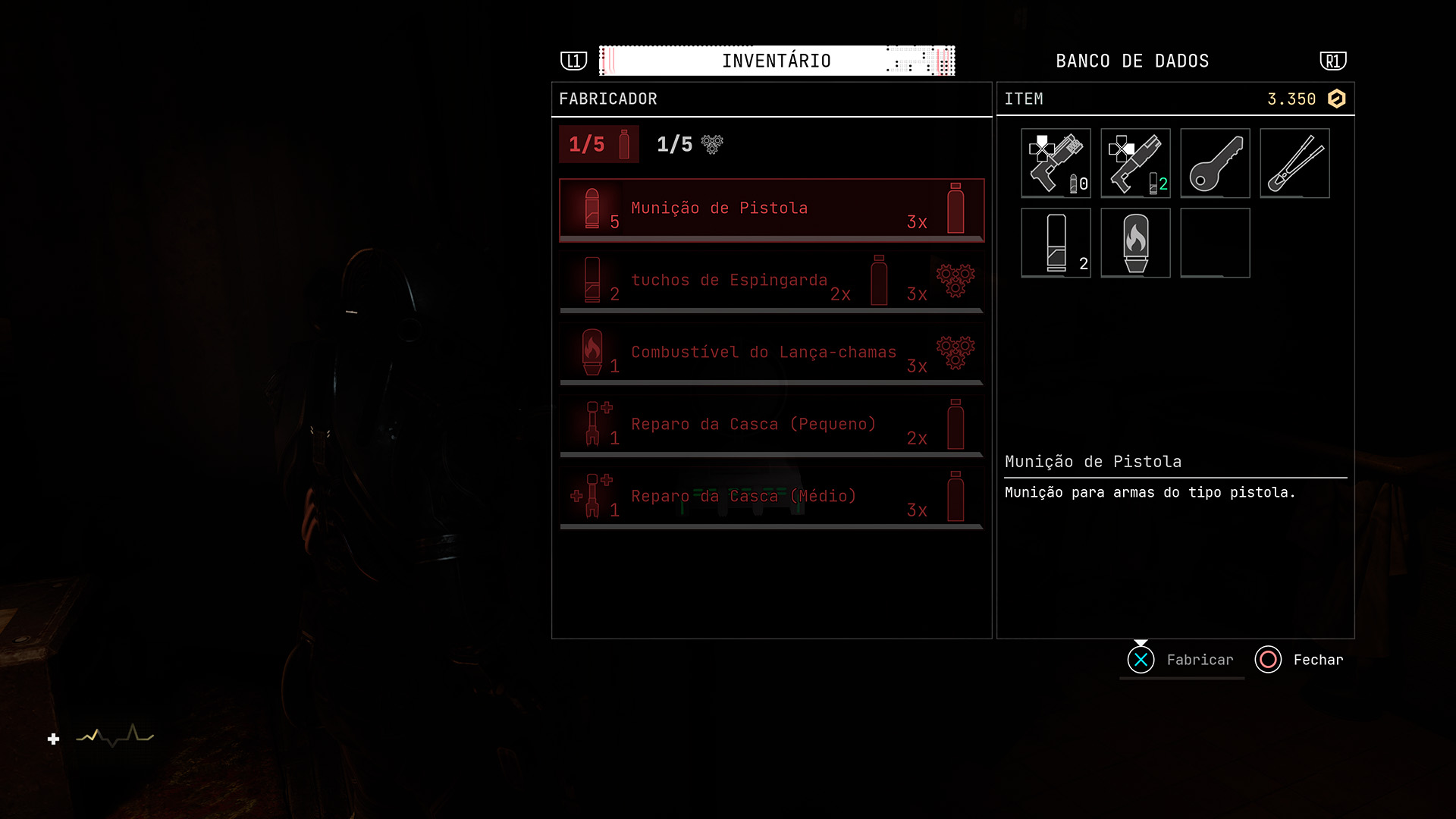Choose the shotgun shell ammo slot
1456x819 pixels.
tap(1056, 243)
